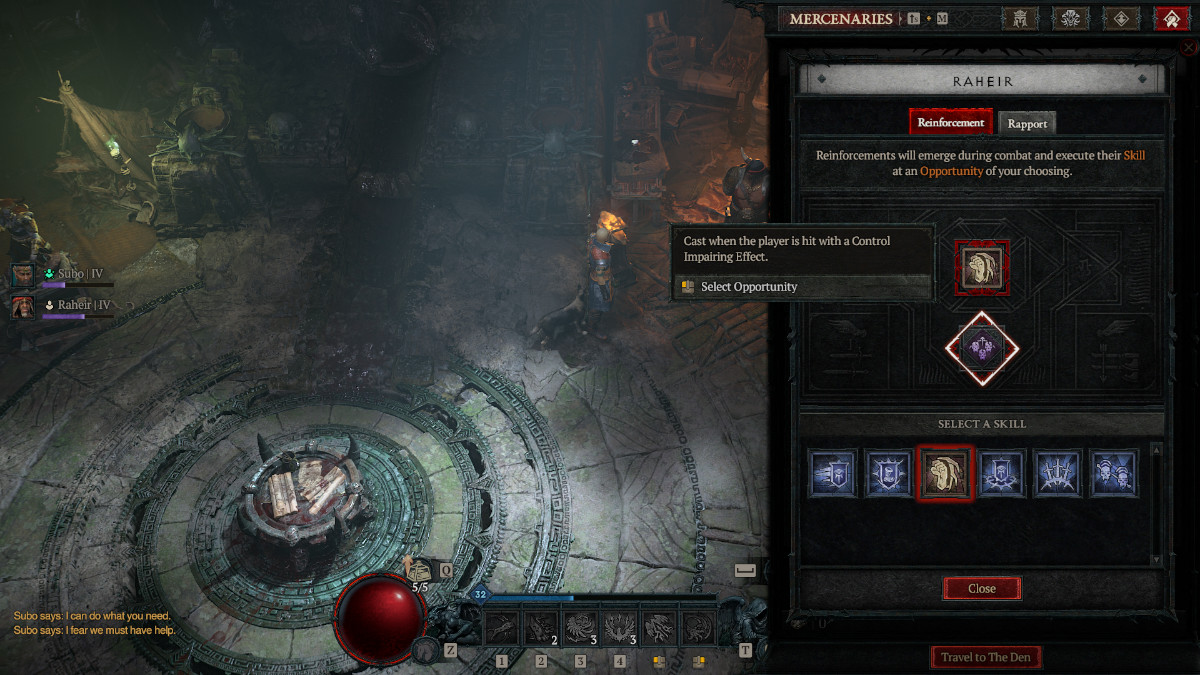Choose the spiked shield burst skill

889,473
